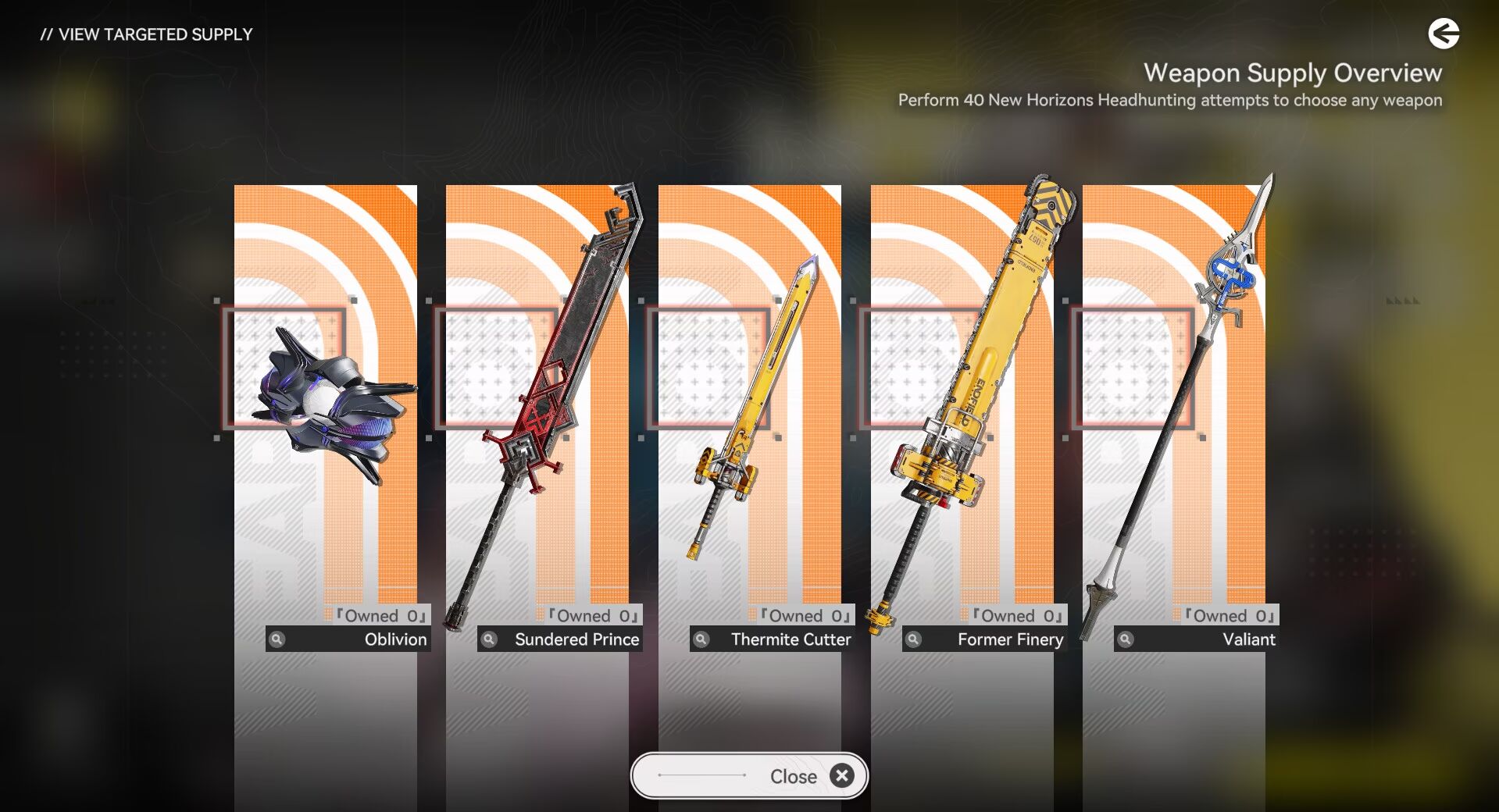Click the Owned 0 badge under Sundered Prince
The image size is (1499, 812).
coord(591,616)
